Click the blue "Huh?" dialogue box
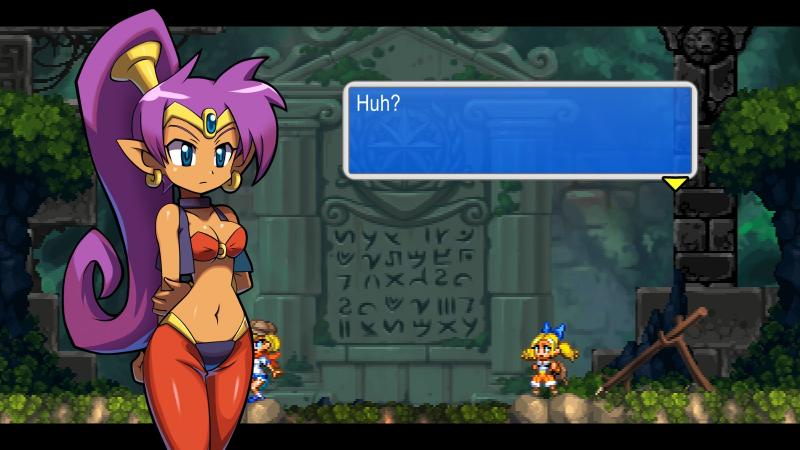This screenshot has height=450, width=800. coord(519,129)
